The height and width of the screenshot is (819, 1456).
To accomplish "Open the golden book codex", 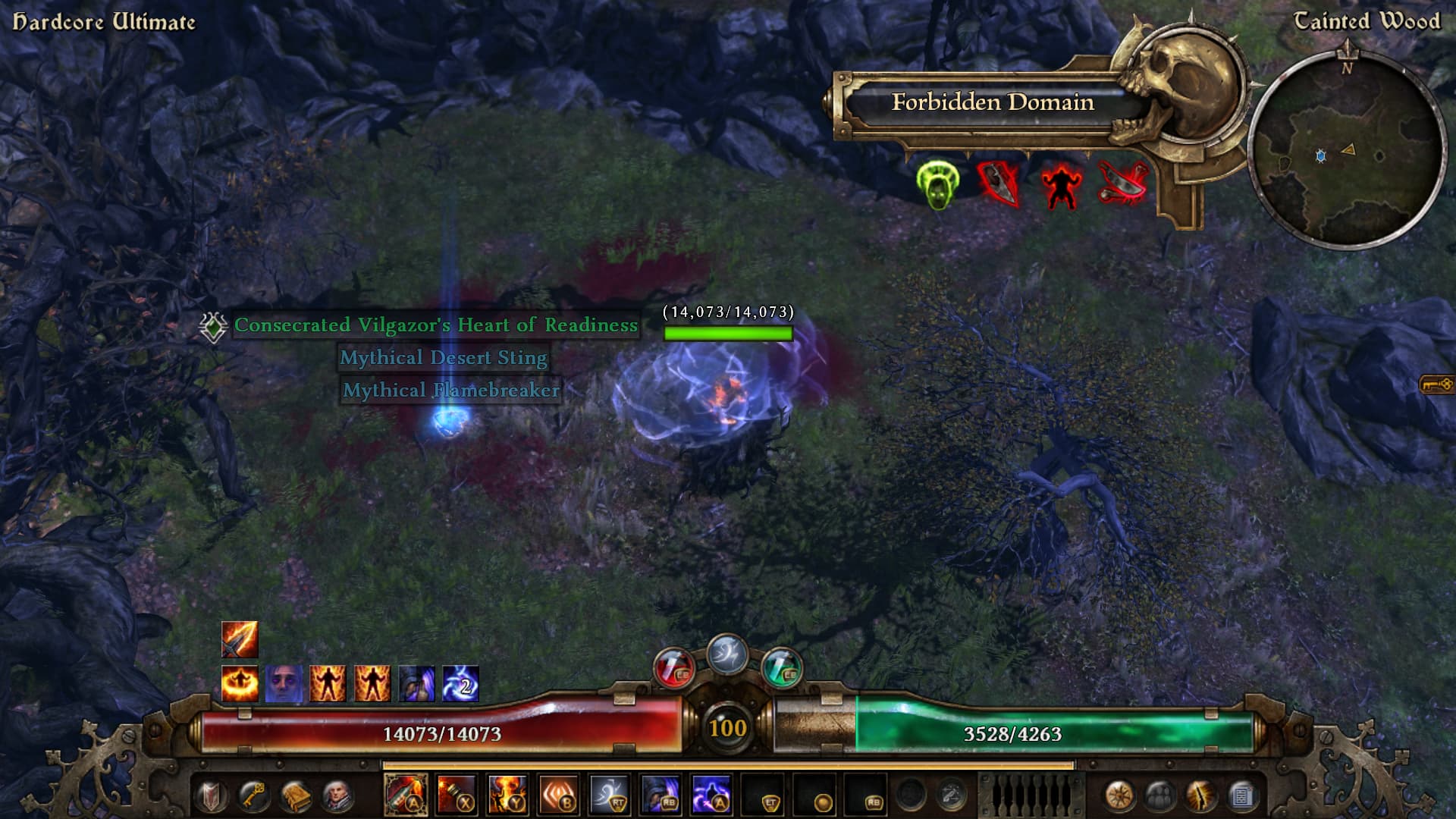I will point(295,795).
